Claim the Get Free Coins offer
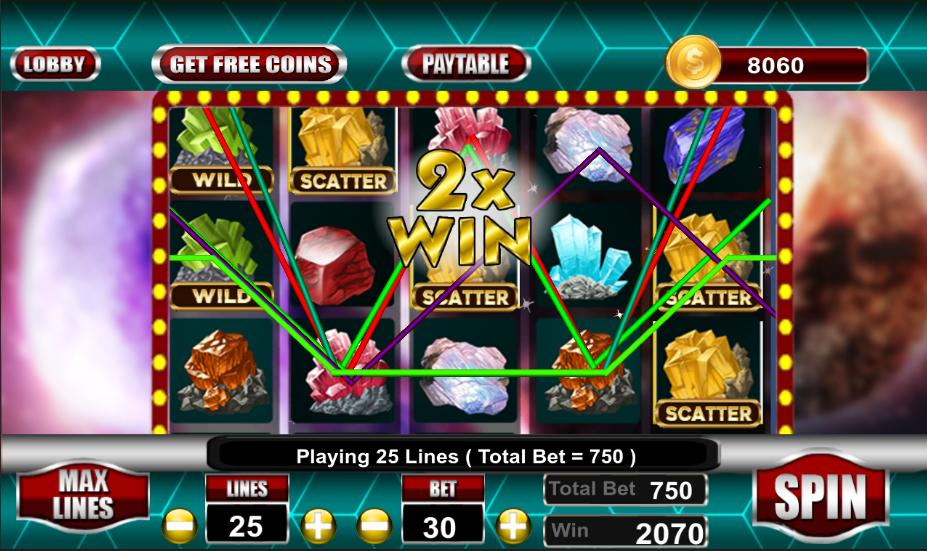 pos(249,65)
